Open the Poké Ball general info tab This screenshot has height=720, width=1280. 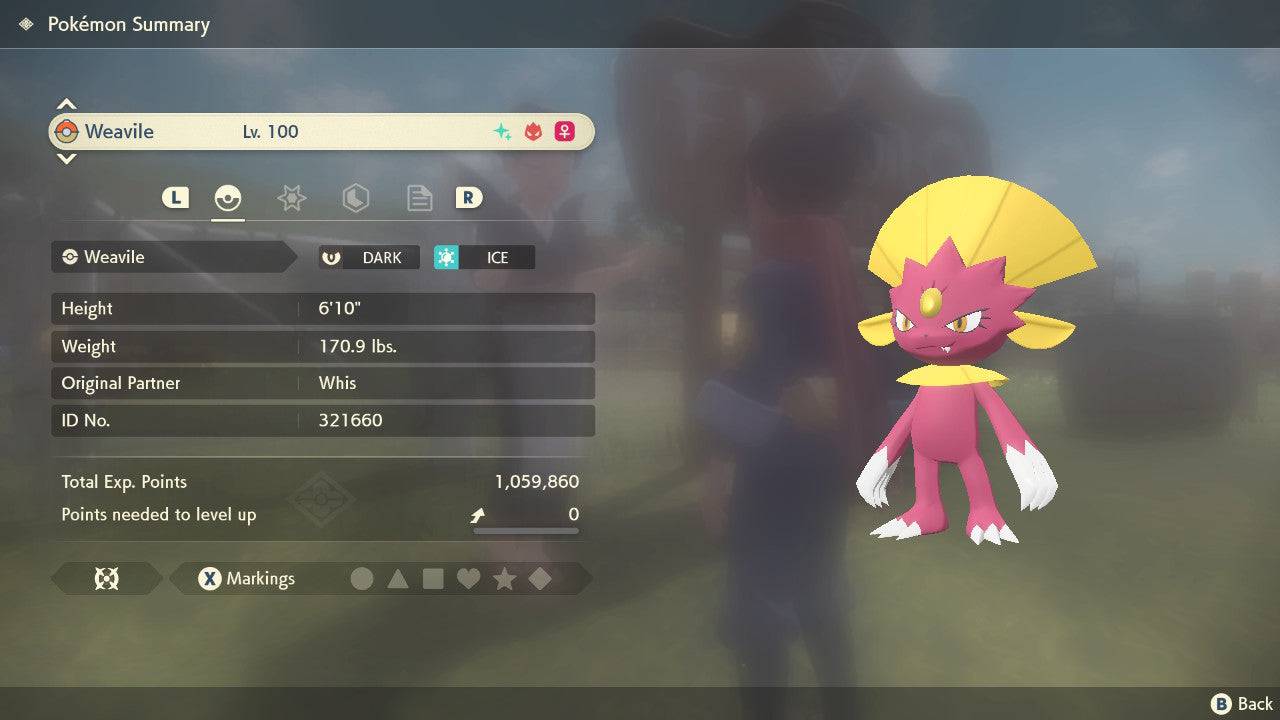[228, 198]
